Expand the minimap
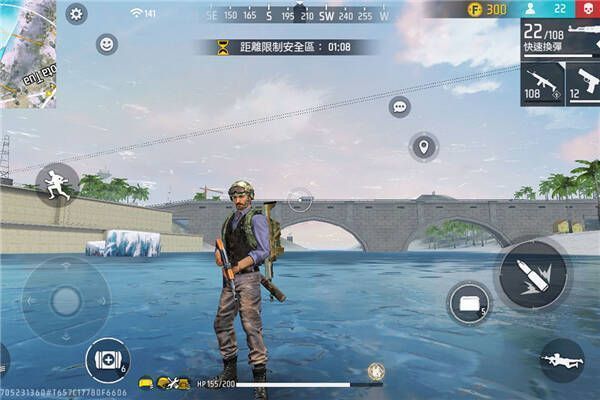Screen dimensions: 600x400 pyautogui.click(x=27, y=52)
